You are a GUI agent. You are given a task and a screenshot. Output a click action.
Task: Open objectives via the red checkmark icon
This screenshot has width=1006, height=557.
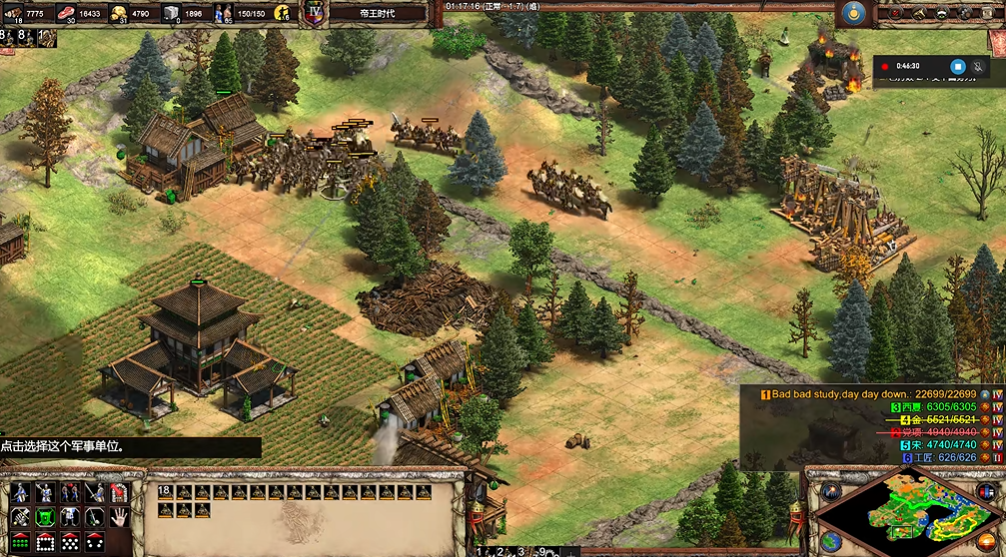[896, 13]
